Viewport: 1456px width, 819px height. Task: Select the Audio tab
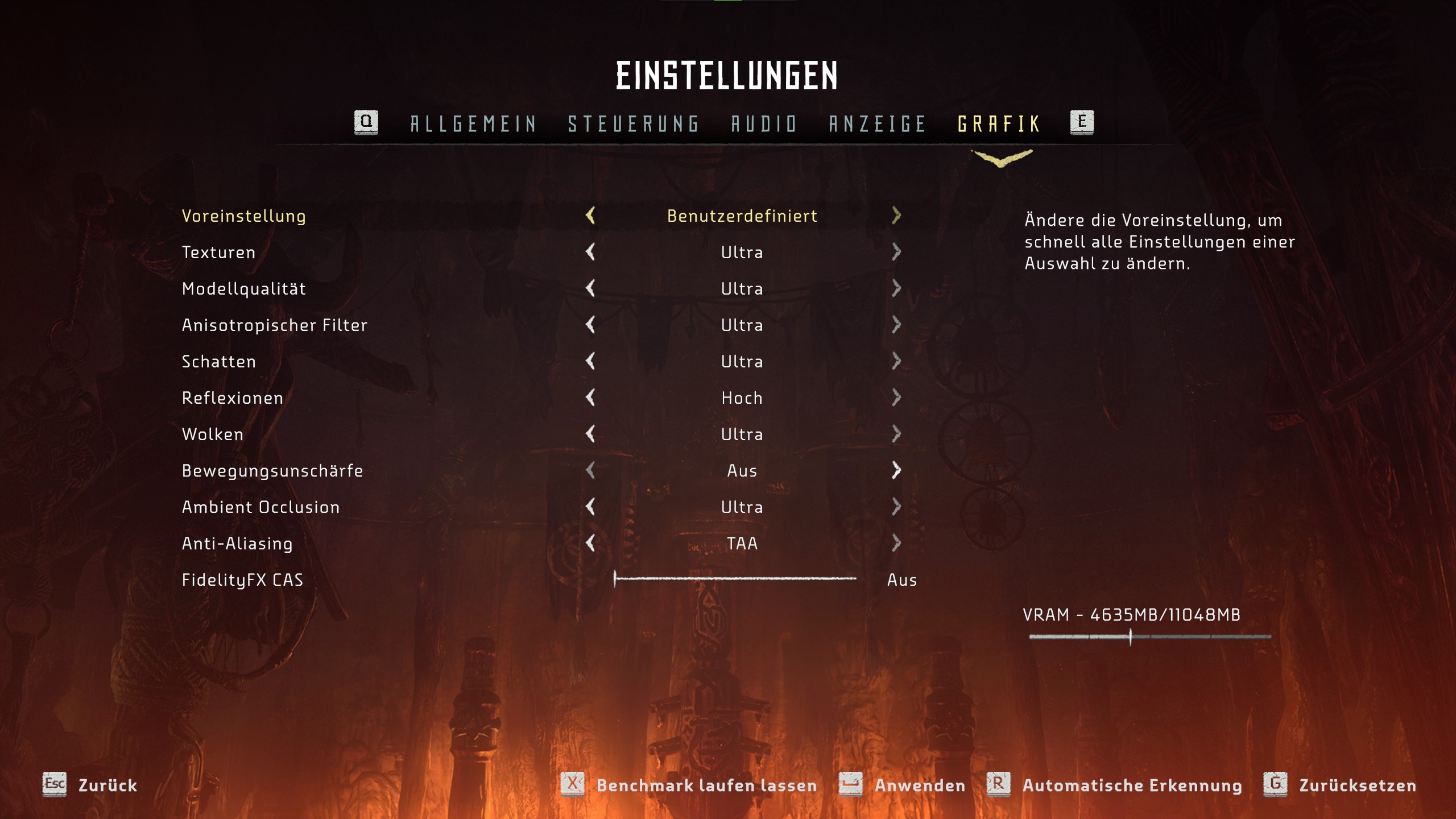pos(764,124)
